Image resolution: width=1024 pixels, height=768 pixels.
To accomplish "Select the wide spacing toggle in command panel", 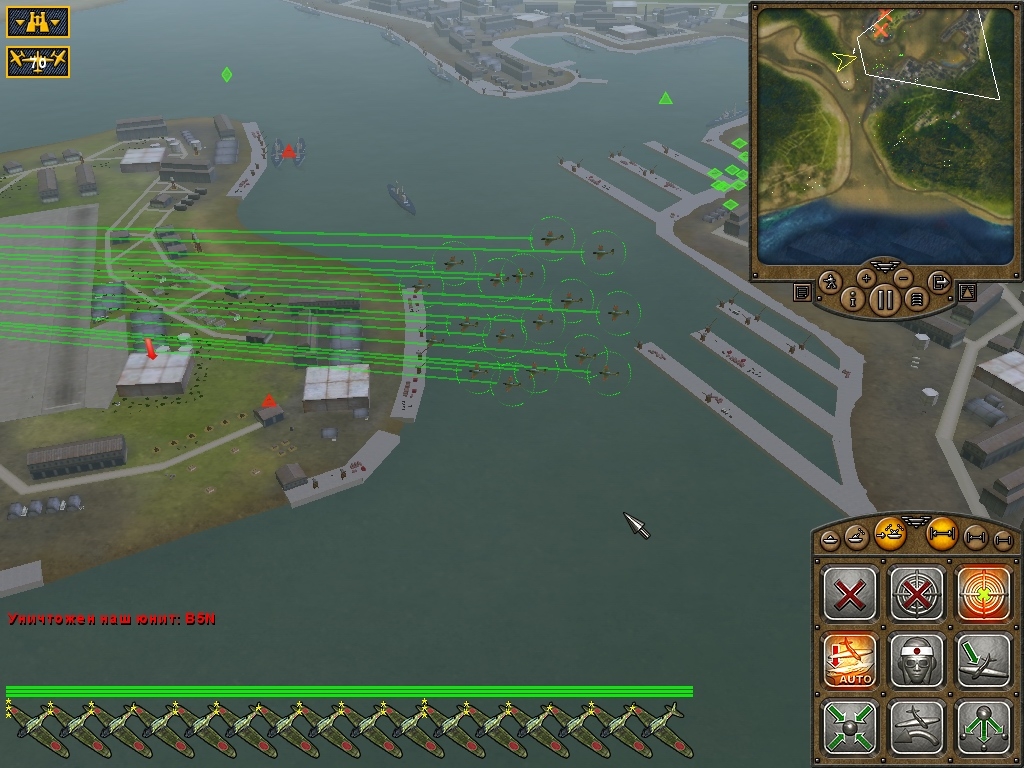I will [x=943, y=535].
